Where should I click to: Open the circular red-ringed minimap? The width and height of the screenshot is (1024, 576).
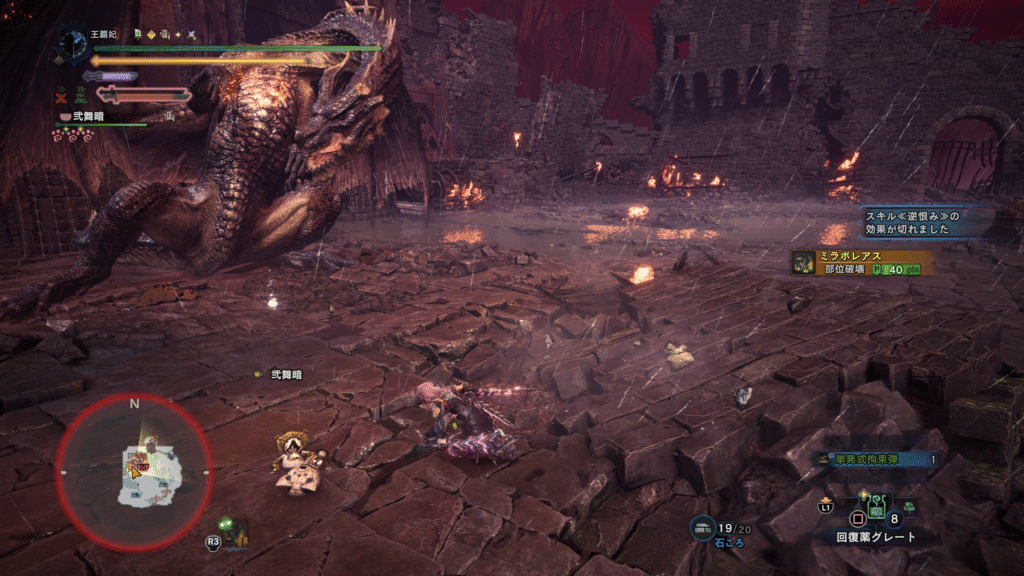tap(134, 470)
